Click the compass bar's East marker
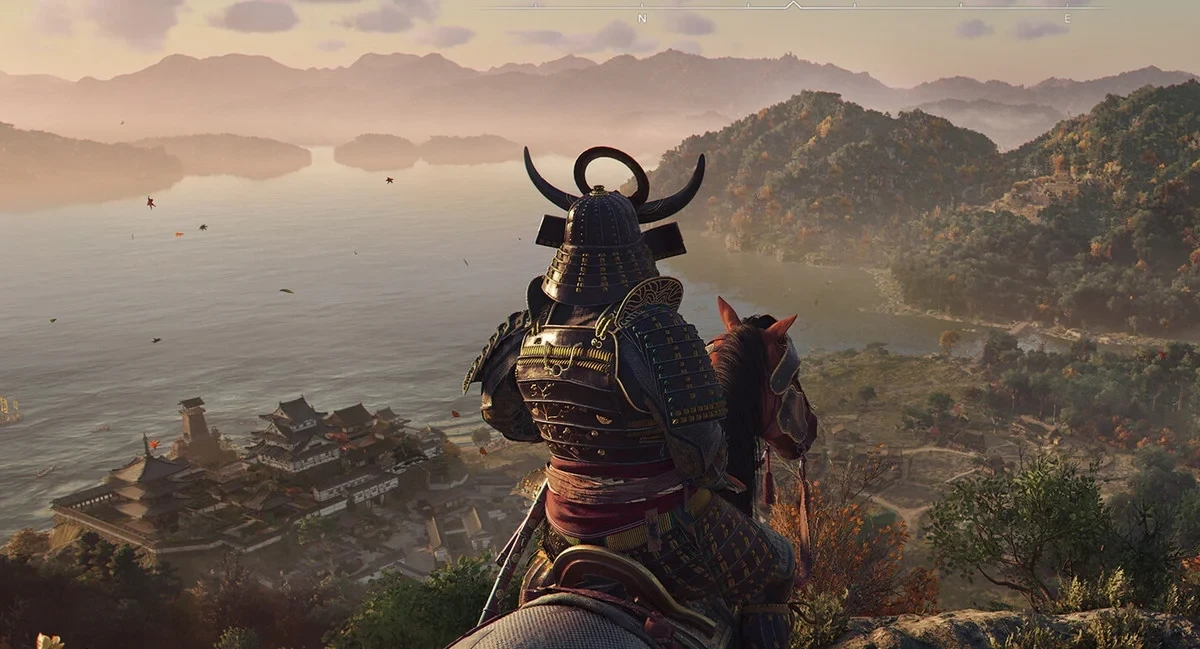Screen dimensions: 1200x649 coord(1067,19)
